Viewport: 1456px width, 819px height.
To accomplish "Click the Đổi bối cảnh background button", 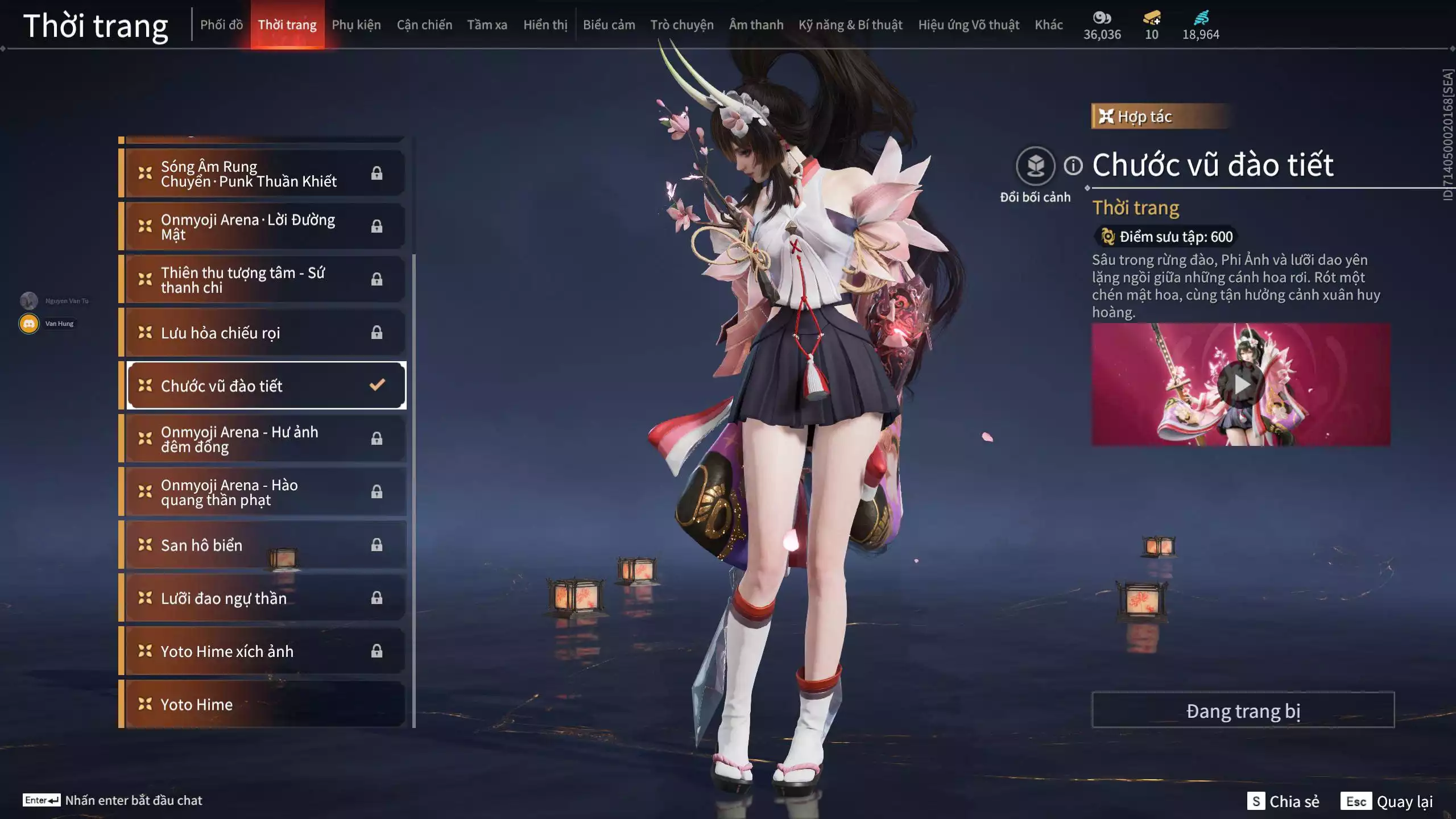I will tap(1035, 166).
